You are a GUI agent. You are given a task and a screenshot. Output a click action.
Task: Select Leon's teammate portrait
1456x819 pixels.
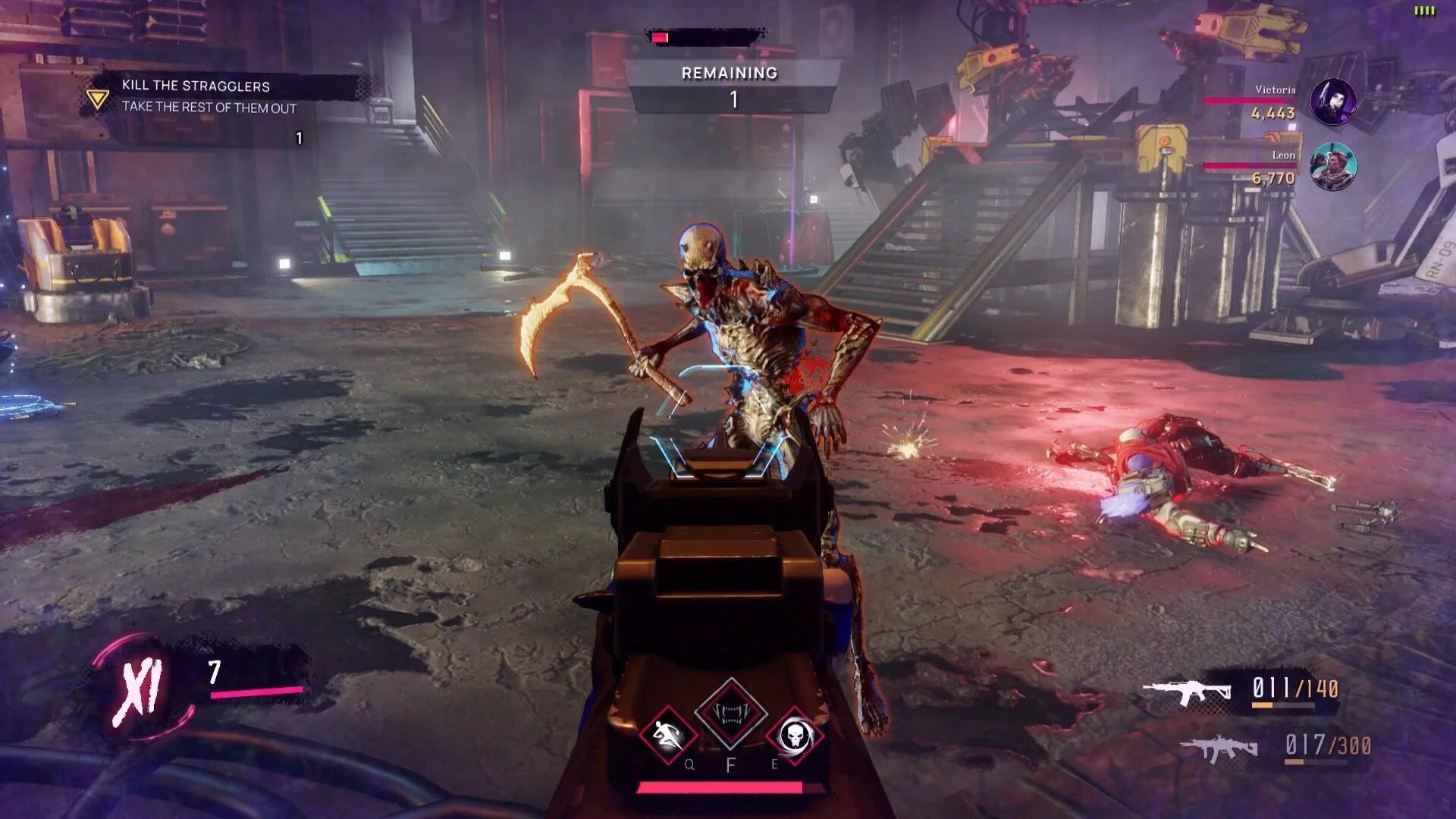[1333, 167]
